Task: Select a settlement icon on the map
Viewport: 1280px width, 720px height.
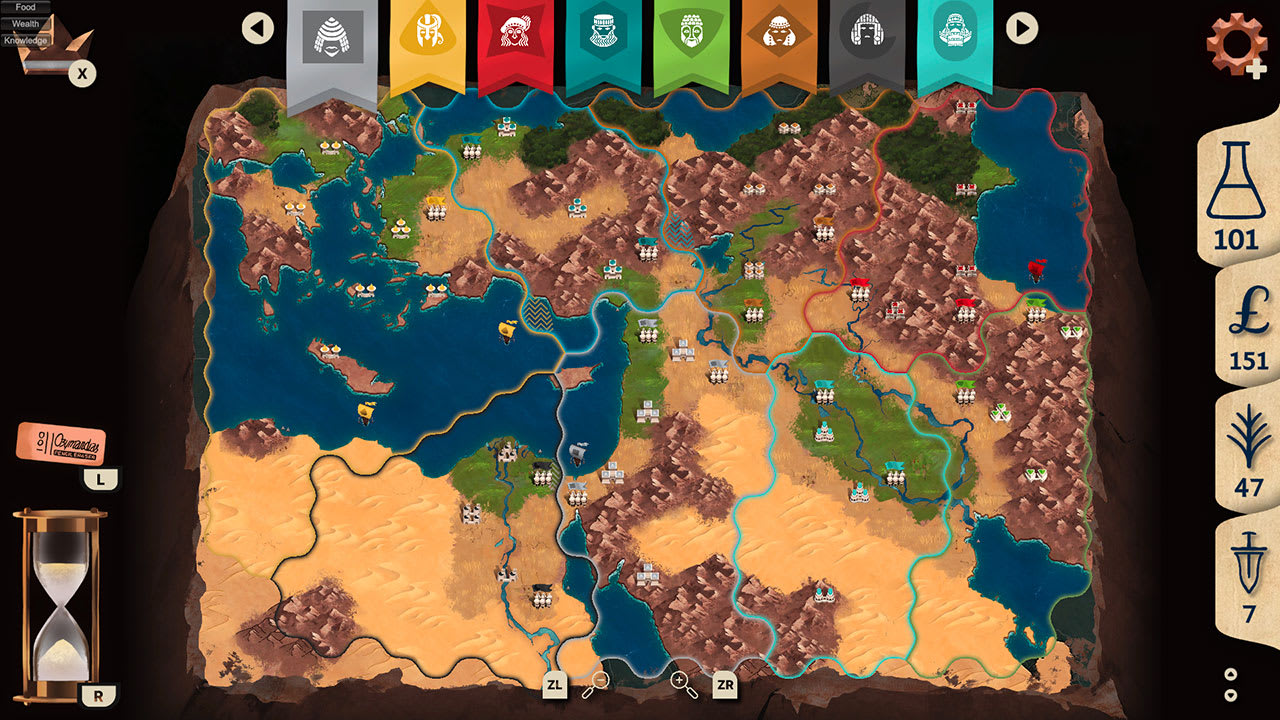Action: pos(577,210)
